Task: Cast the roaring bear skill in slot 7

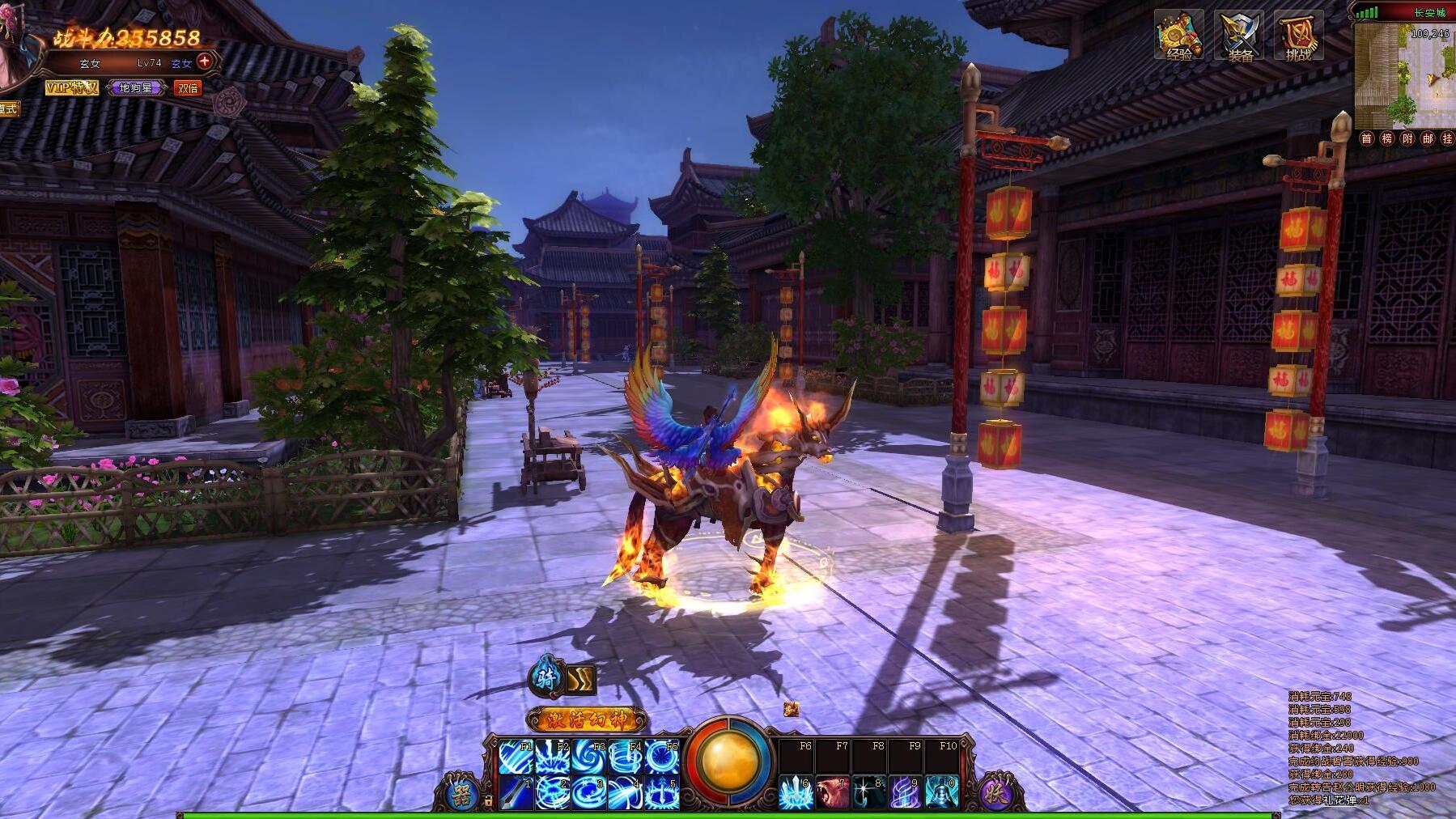Action: coord(832,791)
